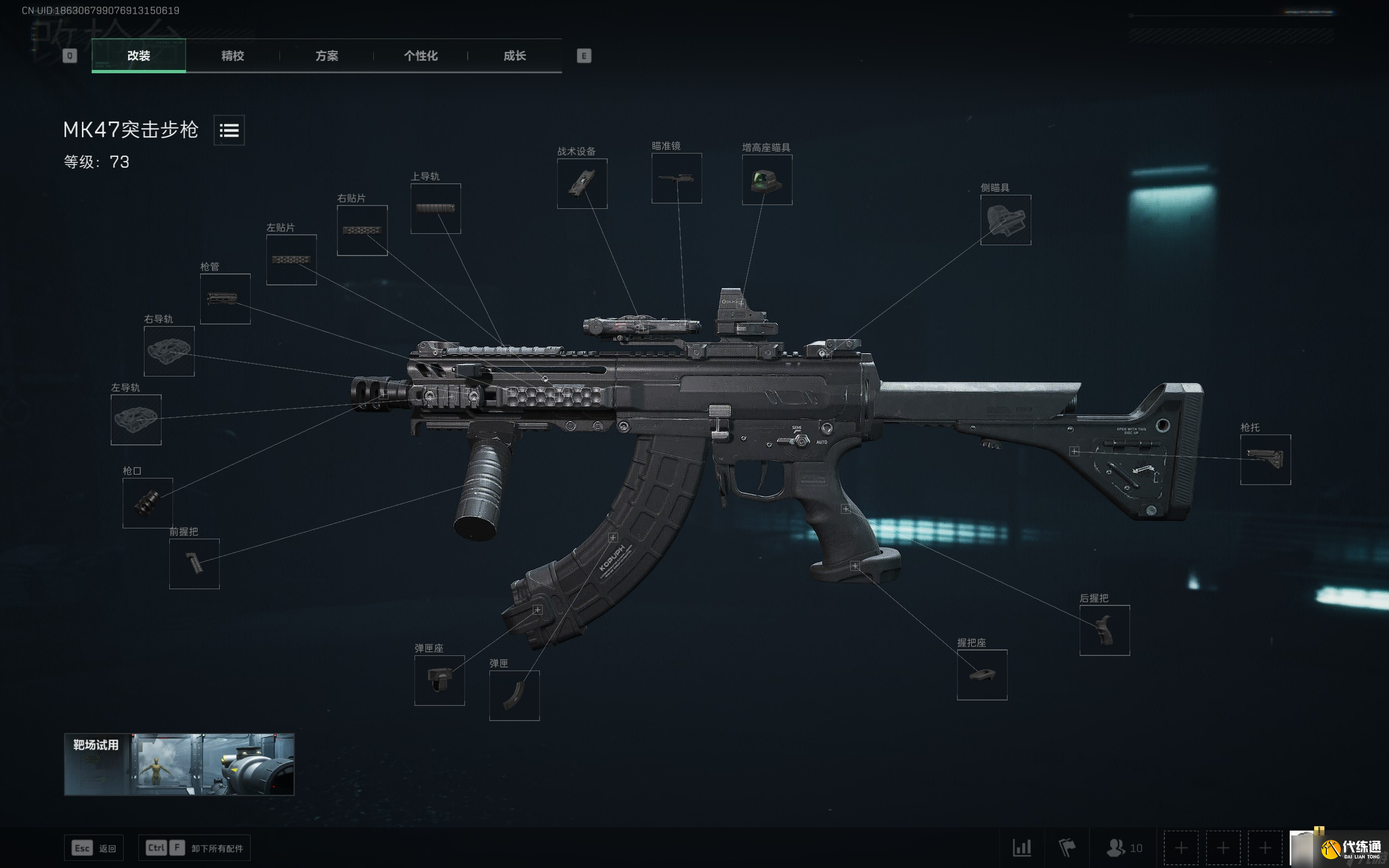Select the 枪管 barrel slot
This screenshot has height=868, width=1389.
[x=225, y=298]
